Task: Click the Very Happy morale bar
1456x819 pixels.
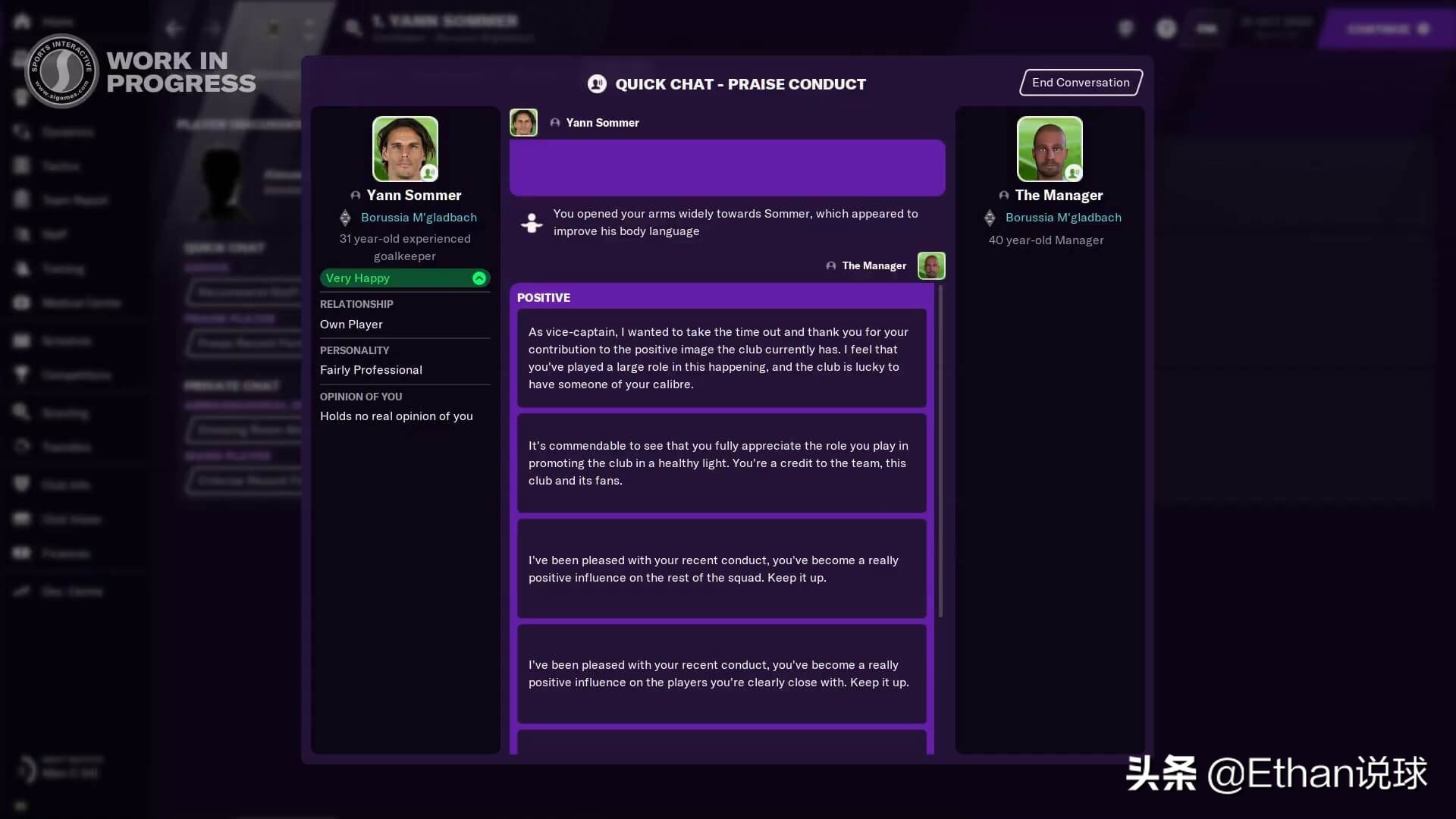Action: [x=404, y=278]
